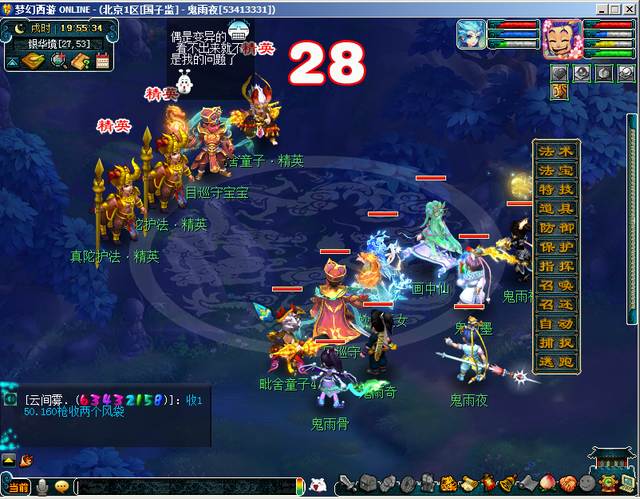This screenshot has height=499, width=640.
Task: Open the 法术 spell menu
Action: point(556,152)
